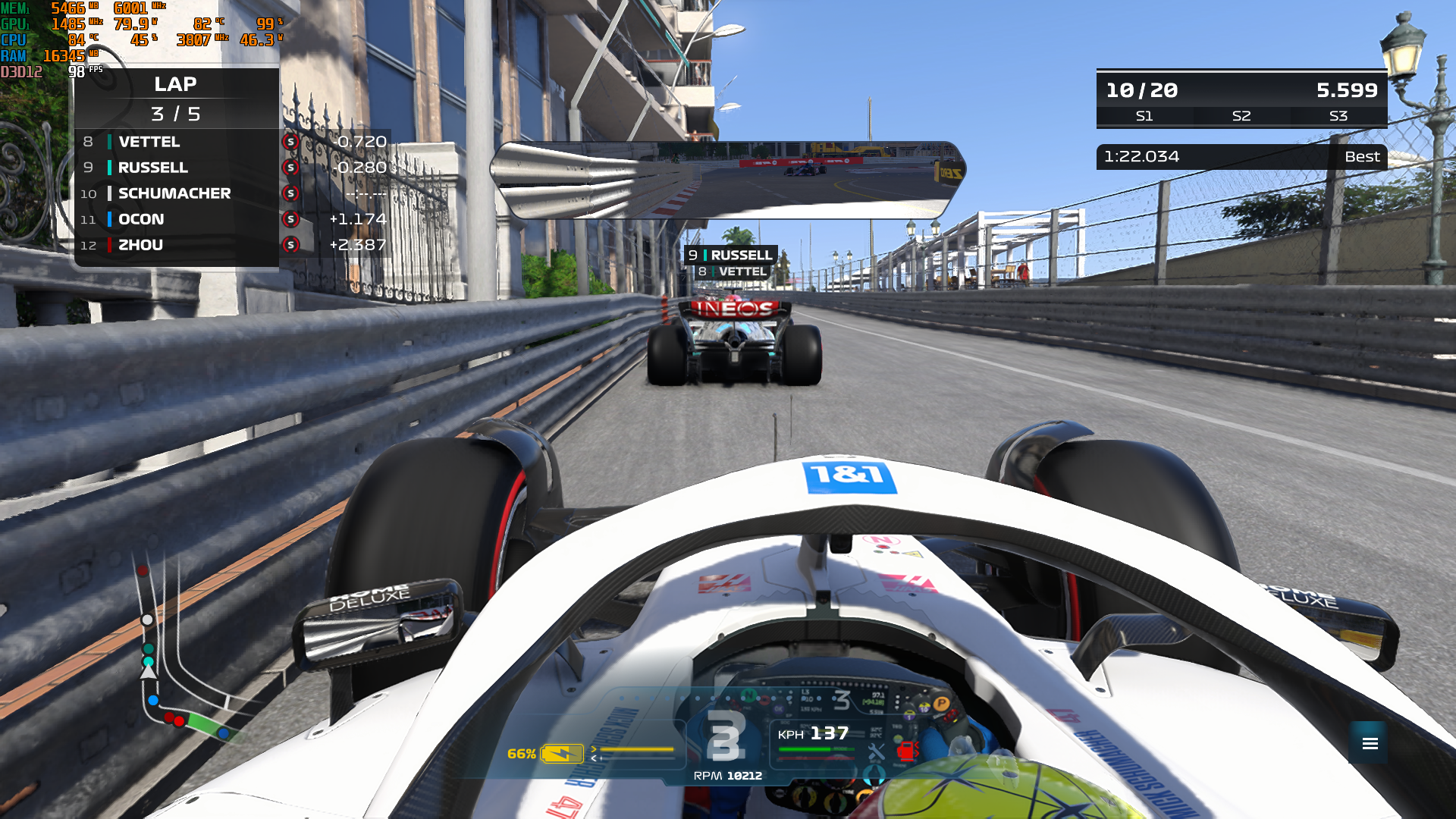
Task: Select Ocon's row in the standings
Action: (177, 219)
